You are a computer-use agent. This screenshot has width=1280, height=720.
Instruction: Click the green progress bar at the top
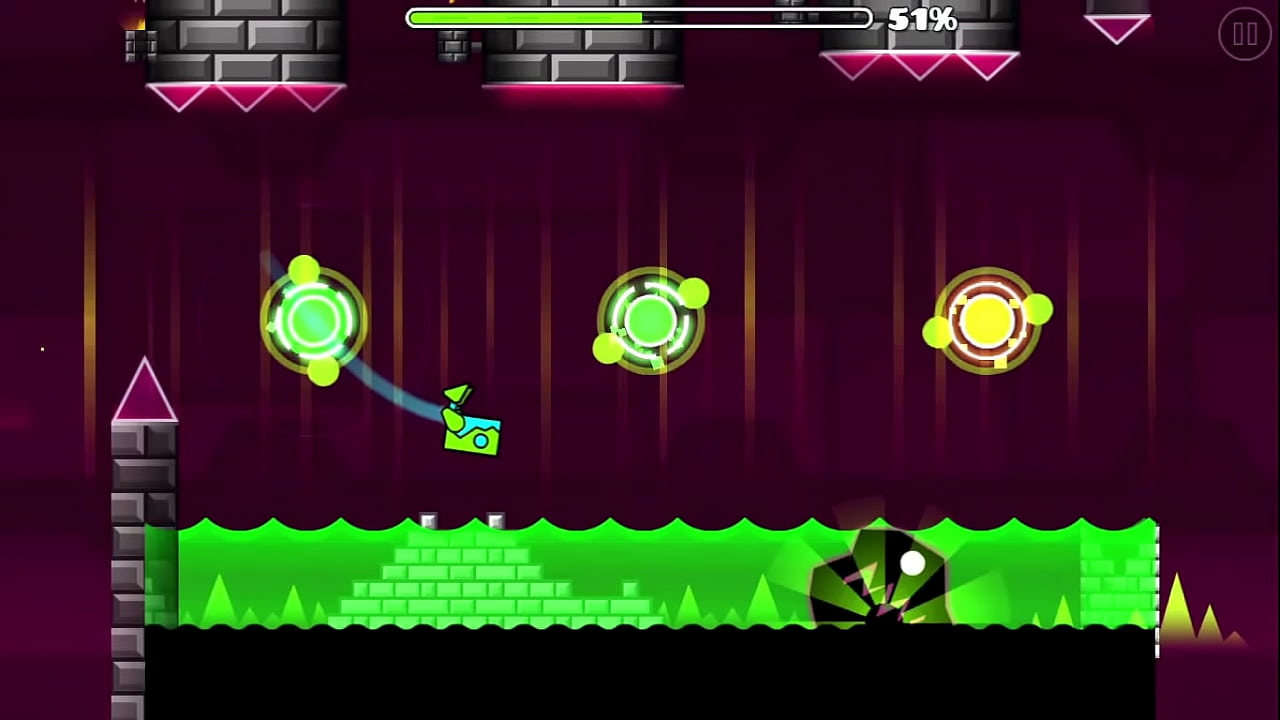(x=520, y=18)
